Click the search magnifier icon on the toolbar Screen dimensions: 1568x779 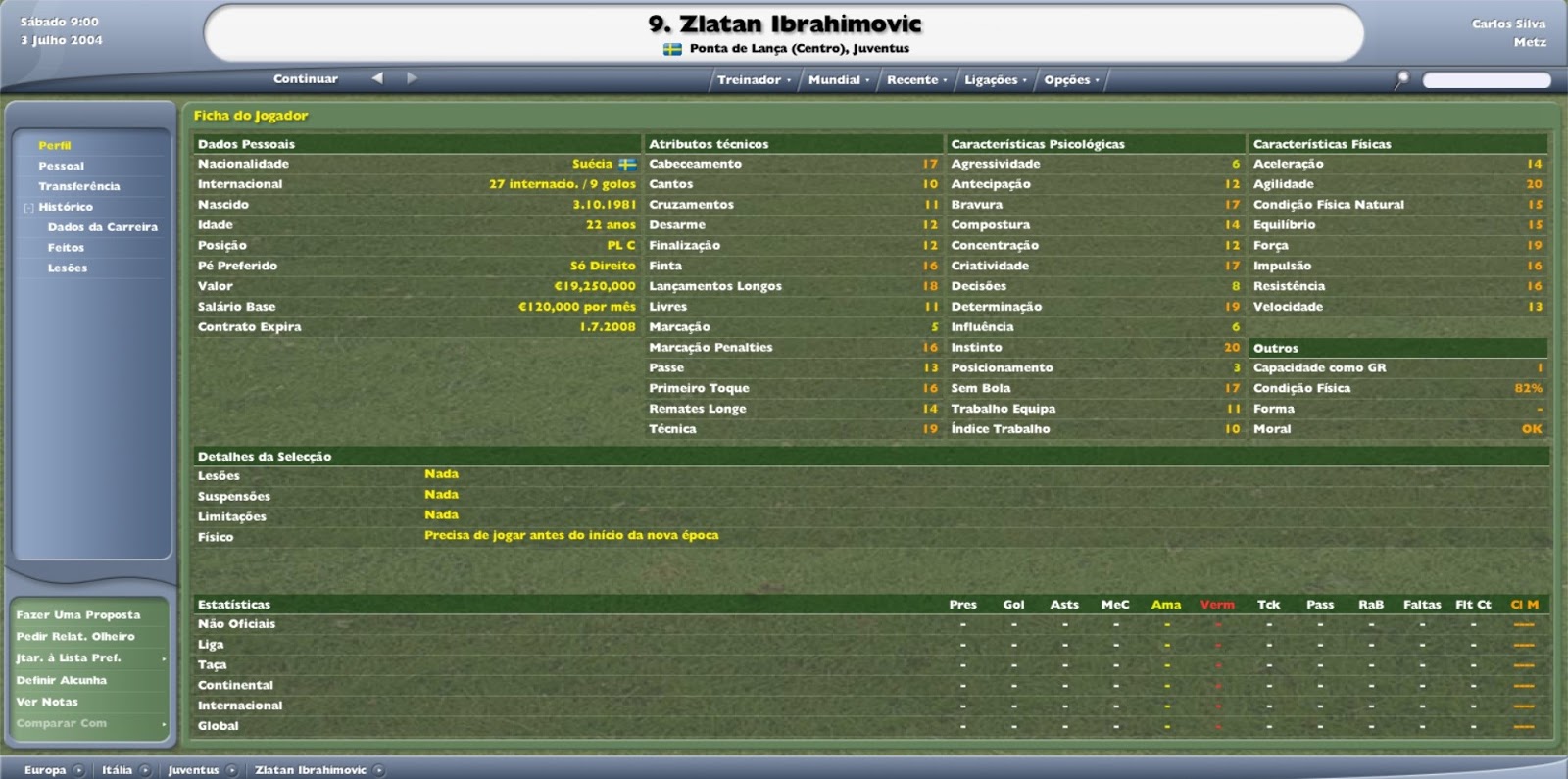tap(1403, 78)
